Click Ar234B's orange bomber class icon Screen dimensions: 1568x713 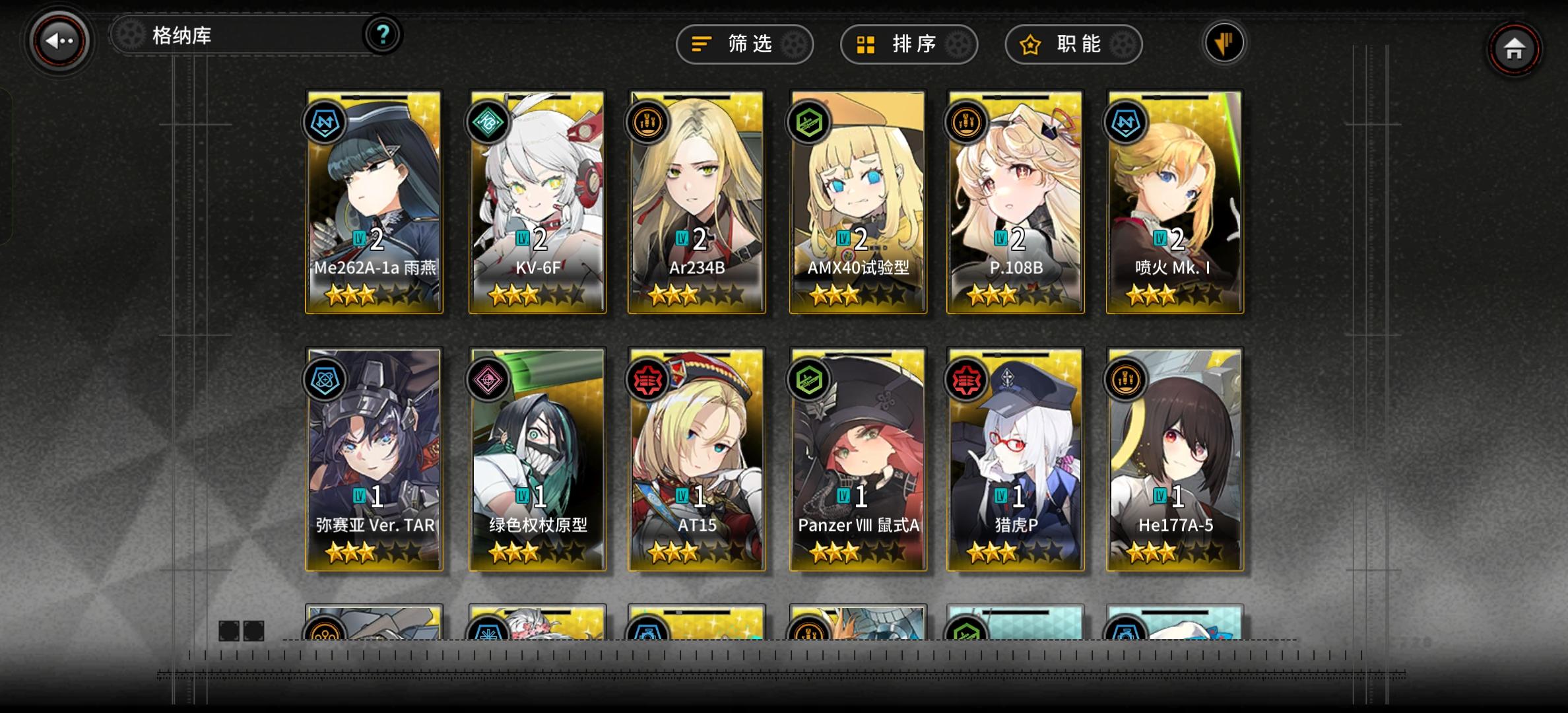point(648,122)
